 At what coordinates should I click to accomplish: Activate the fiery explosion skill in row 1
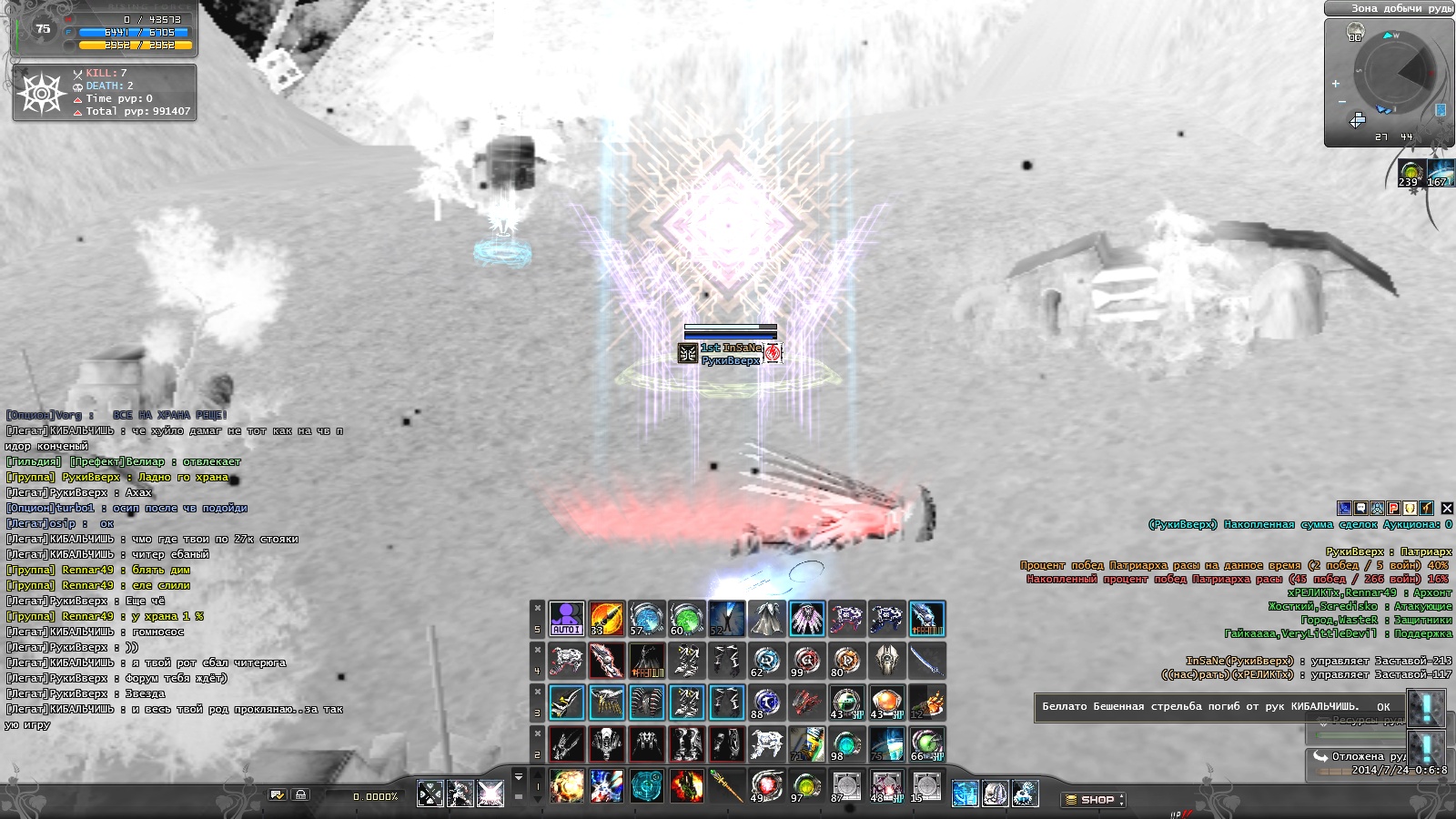[x=566, y=786]
